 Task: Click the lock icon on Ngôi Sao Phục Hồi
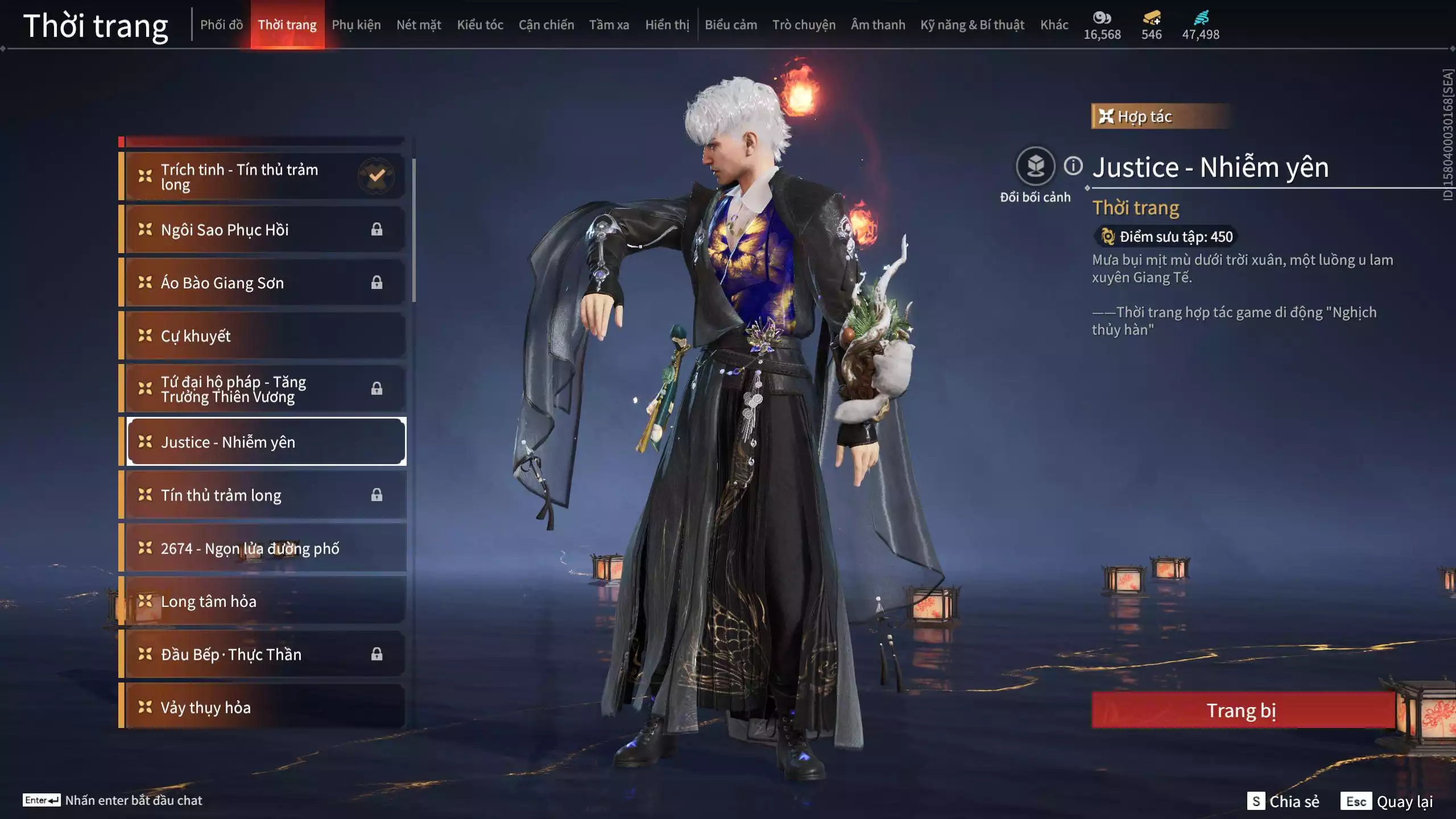coord(377,229)
